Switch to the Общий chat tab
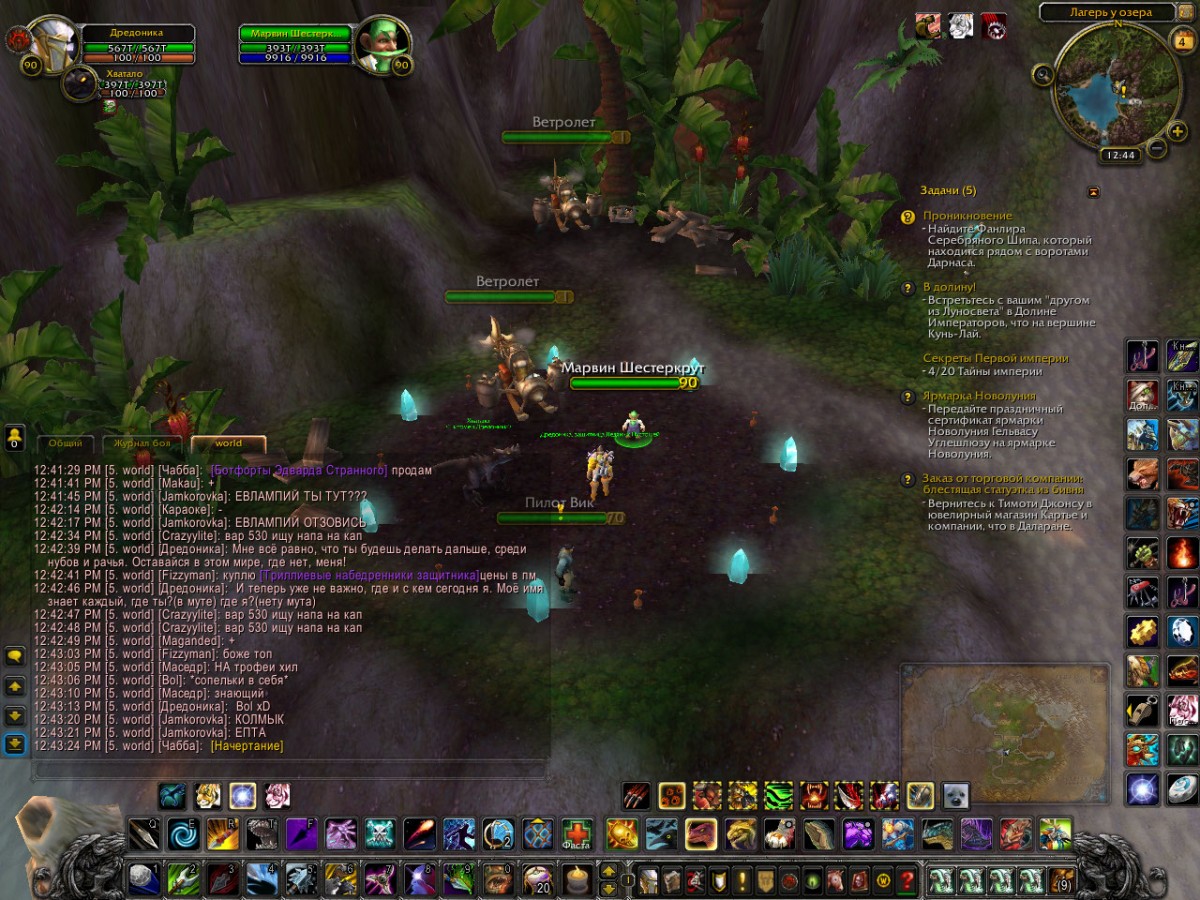1200x900 pixels. (66, 443)
